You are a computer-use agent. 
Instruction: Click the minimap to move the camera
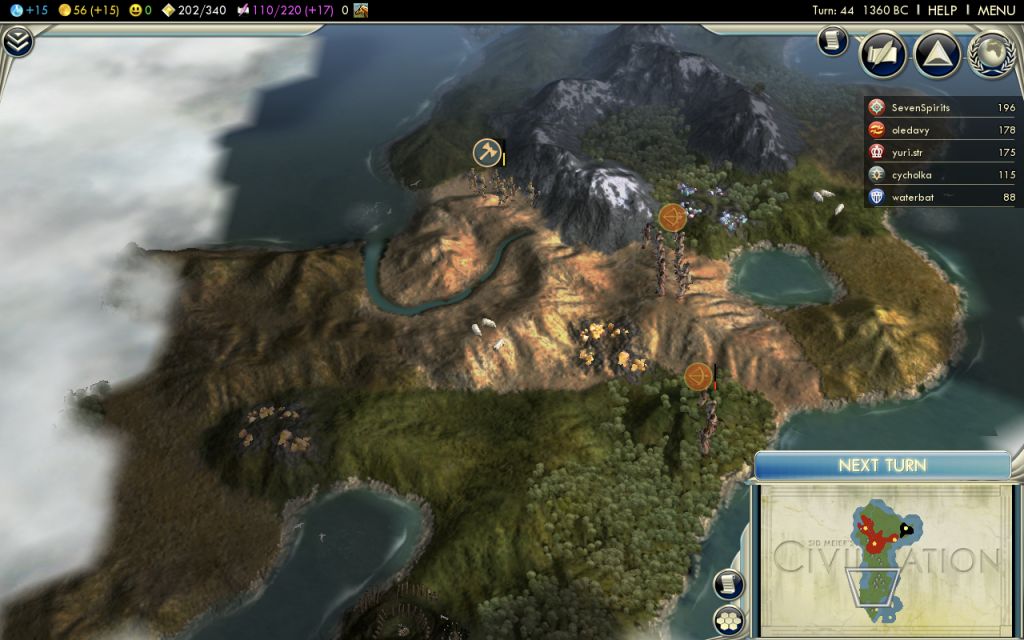(x=880, y=560)
